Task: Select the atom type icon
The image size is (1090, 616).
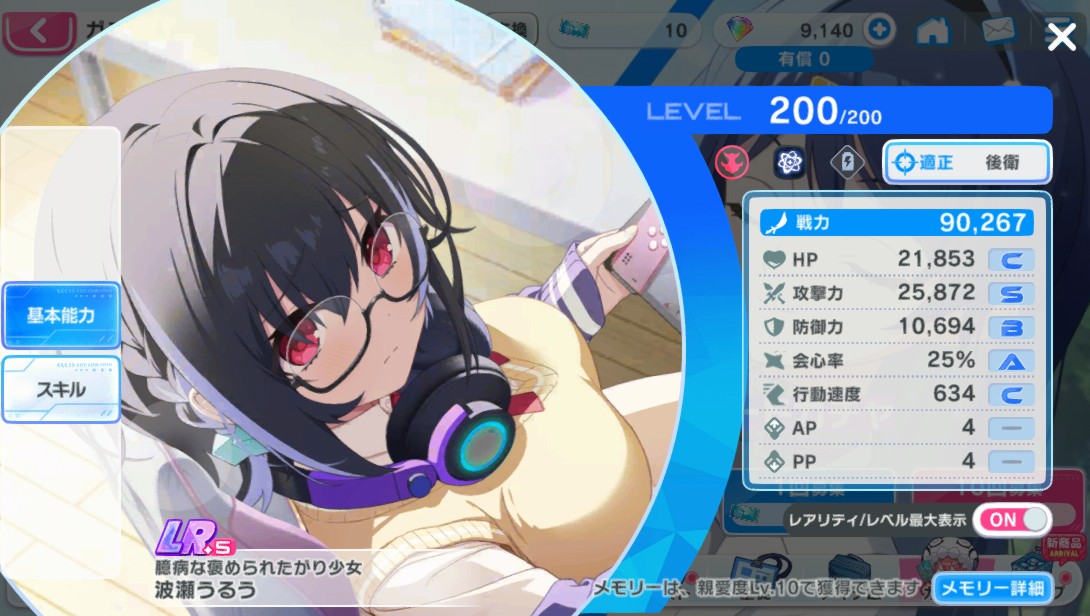Action: (x=790, y=162)
